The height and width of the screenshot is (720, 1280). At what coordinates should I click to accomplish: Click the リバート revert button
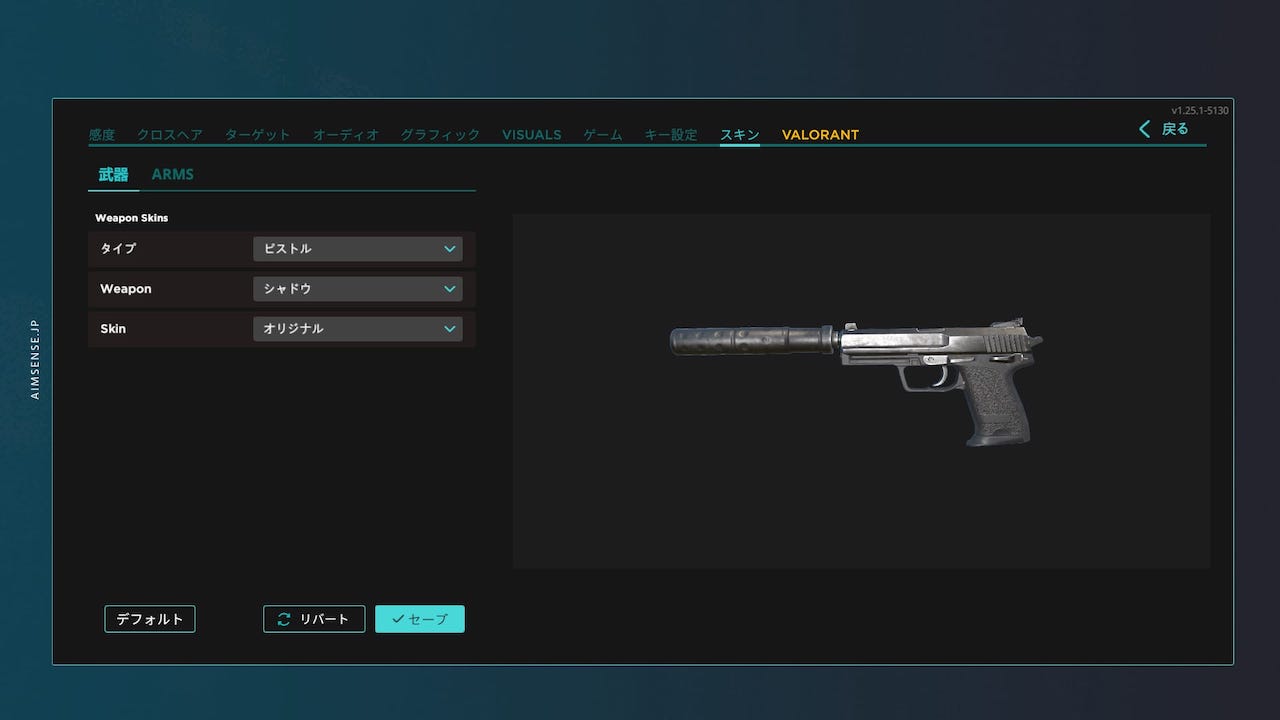click(314, 618)
